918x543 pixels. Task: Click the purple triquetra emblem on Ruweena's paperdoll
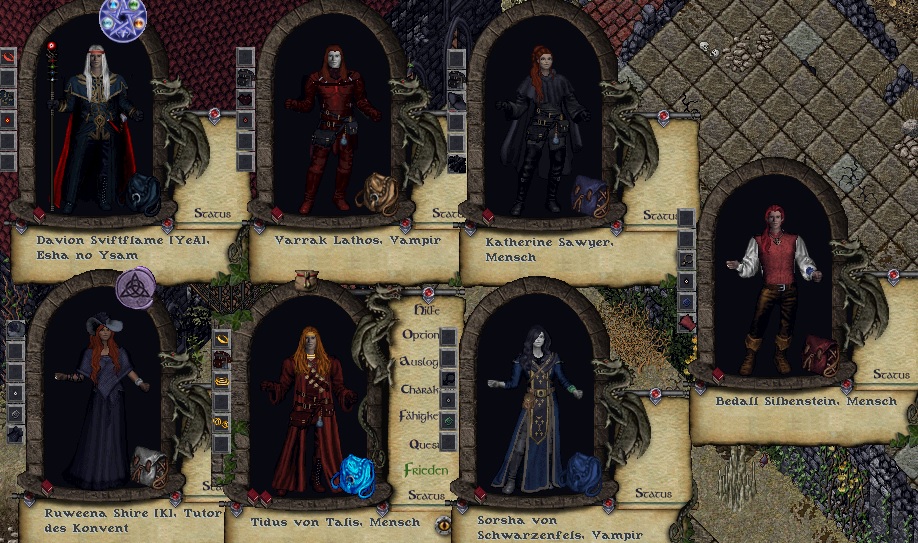tap(135, 288)
